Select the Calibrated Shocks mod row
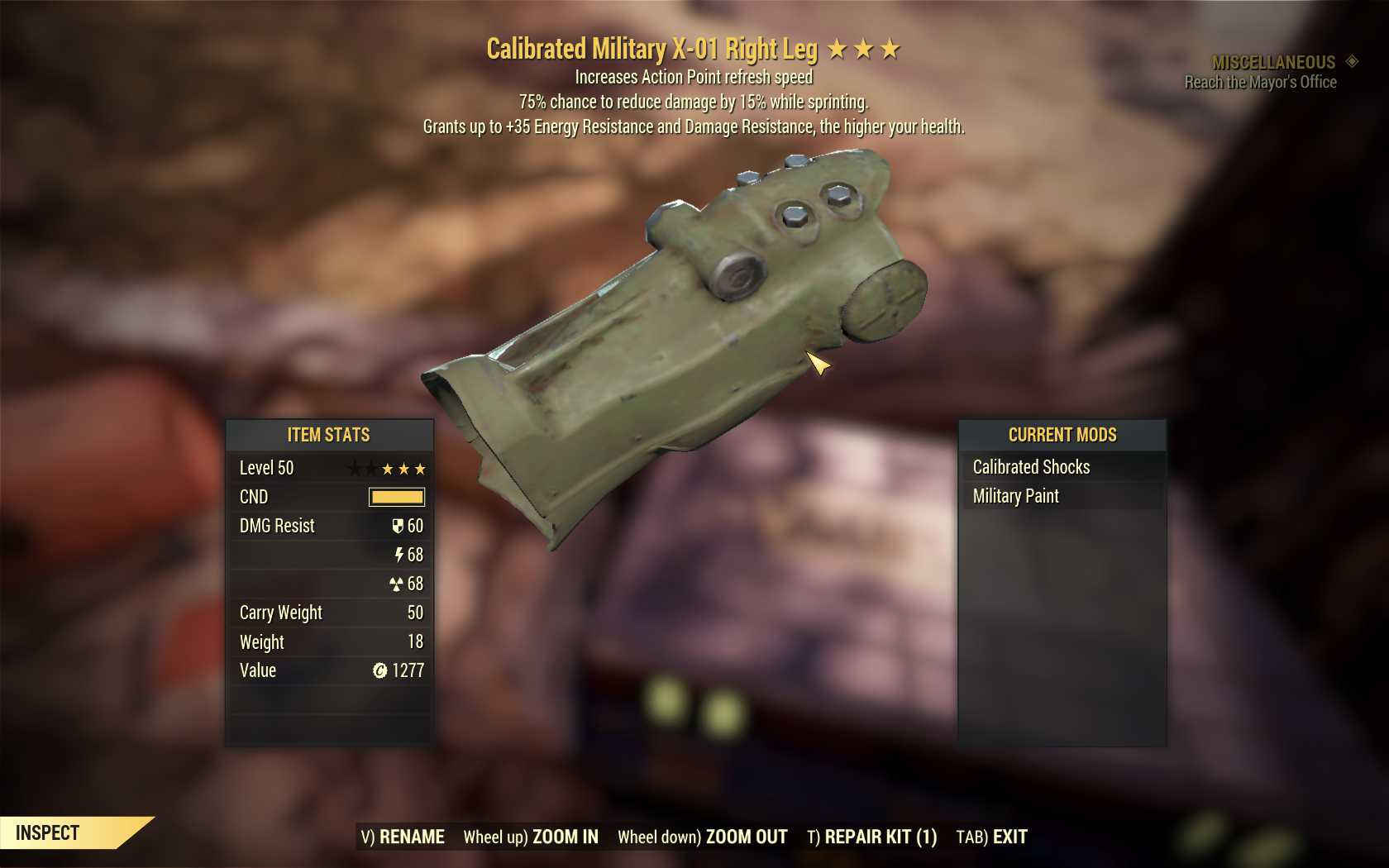1389x868 pixels. click(1062, 467)
